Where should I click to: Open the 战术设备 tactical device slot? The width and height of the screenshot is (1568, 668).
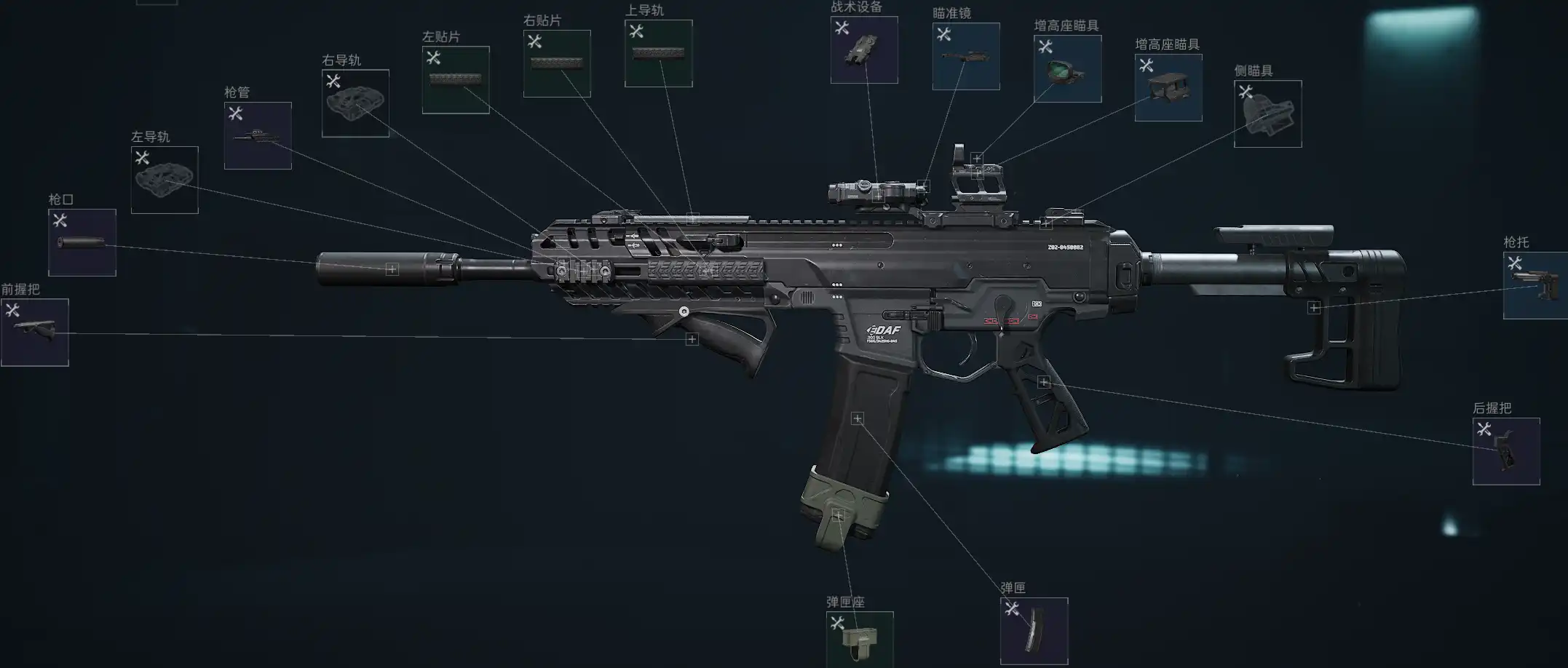click(864, 50)
